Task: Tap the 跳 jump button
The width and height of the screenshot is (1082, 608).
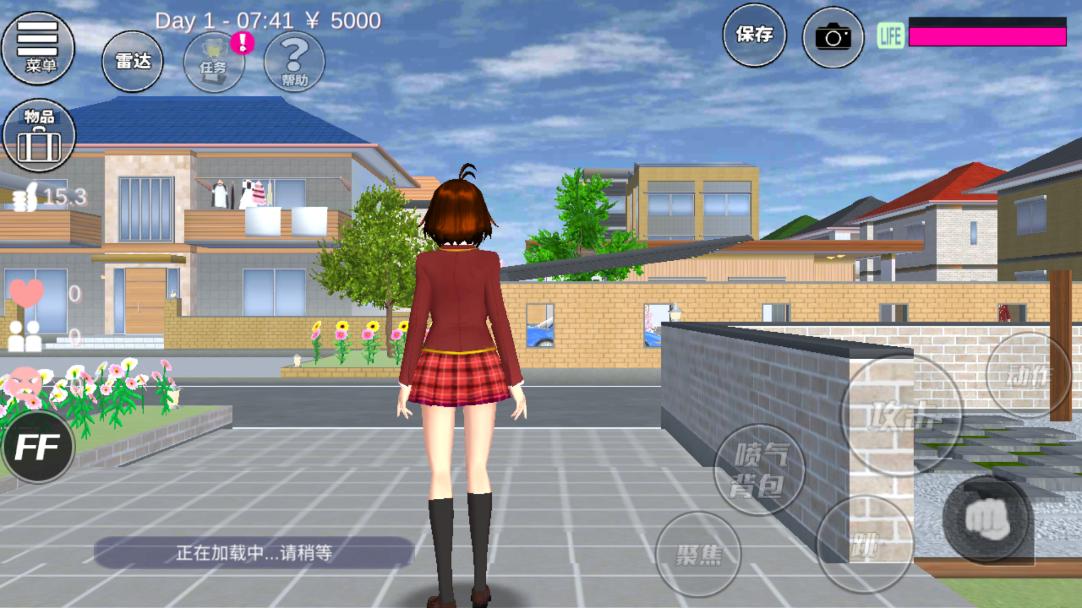Action: tap(863, 544)
